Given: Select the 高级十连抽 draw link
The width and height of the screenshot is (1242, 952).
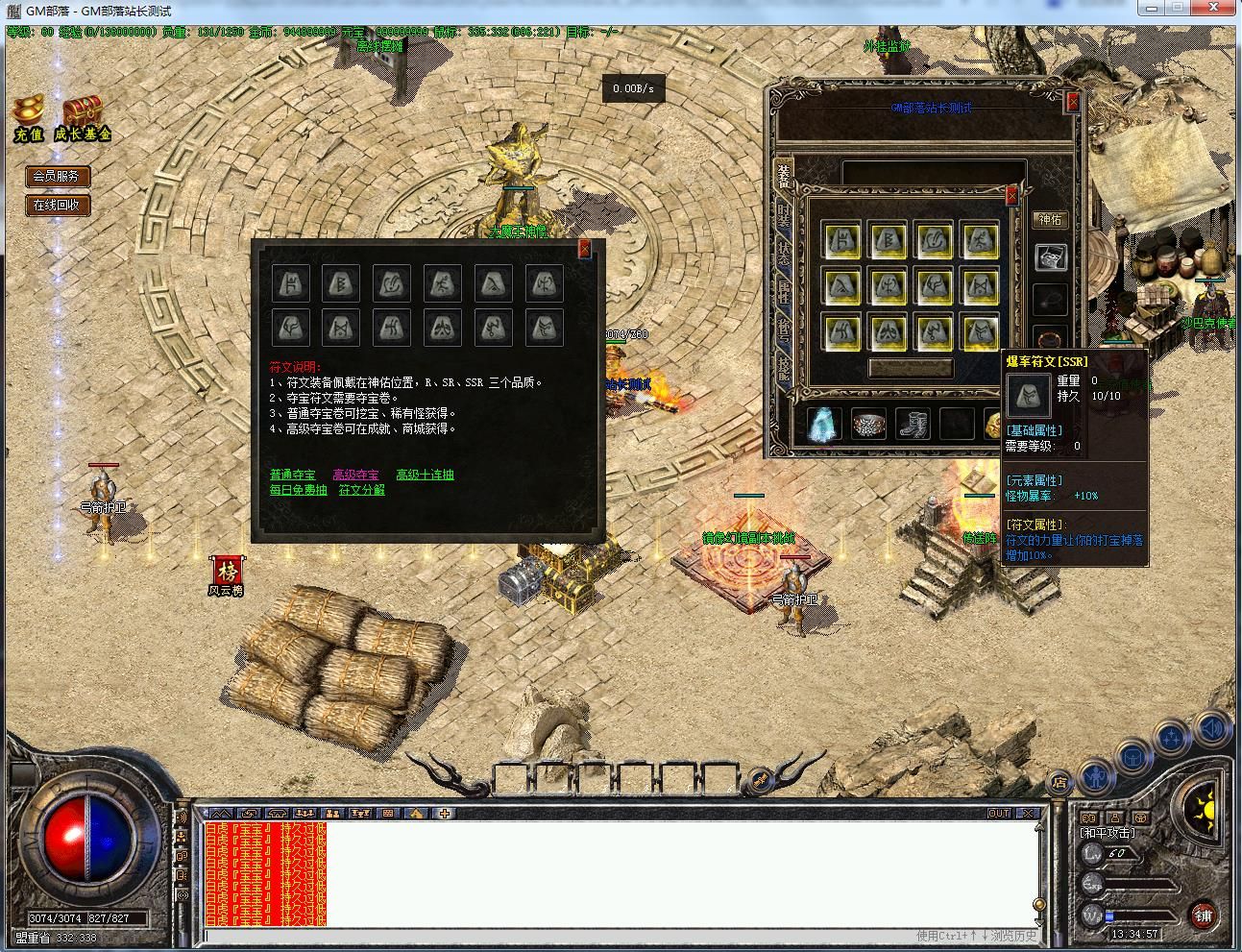Looking at the screenshot, I should (425, 475).
